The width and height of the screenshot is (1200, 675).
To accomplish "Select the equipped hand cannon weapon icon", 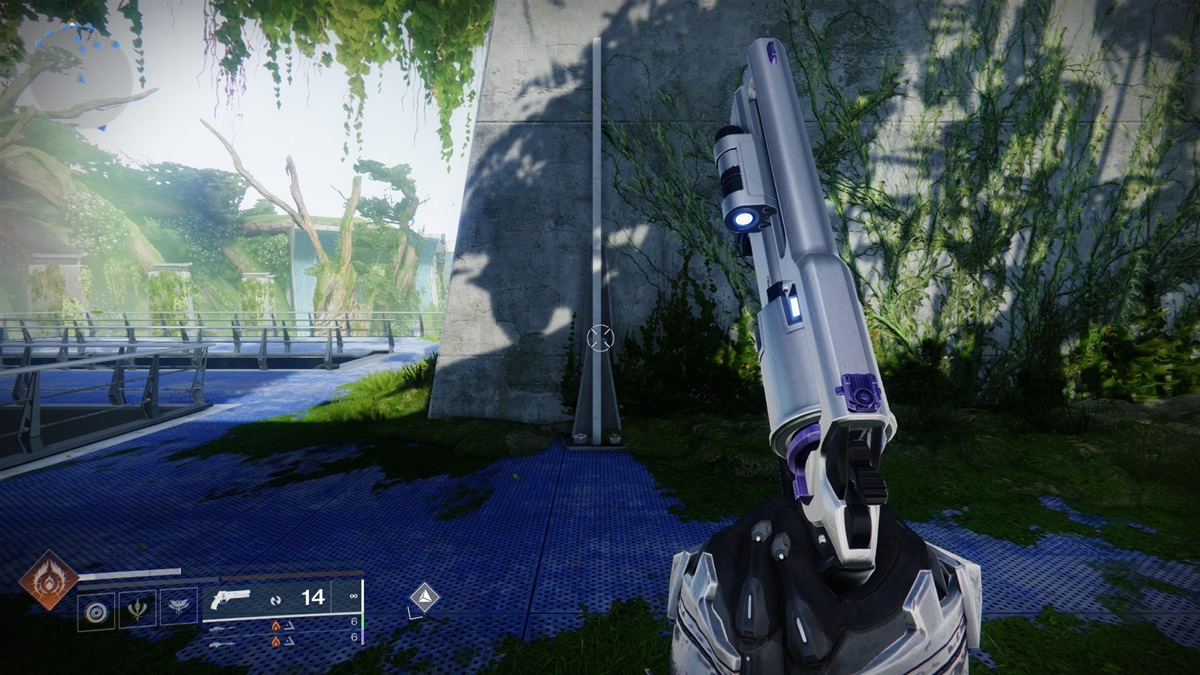I will (230, 599).
